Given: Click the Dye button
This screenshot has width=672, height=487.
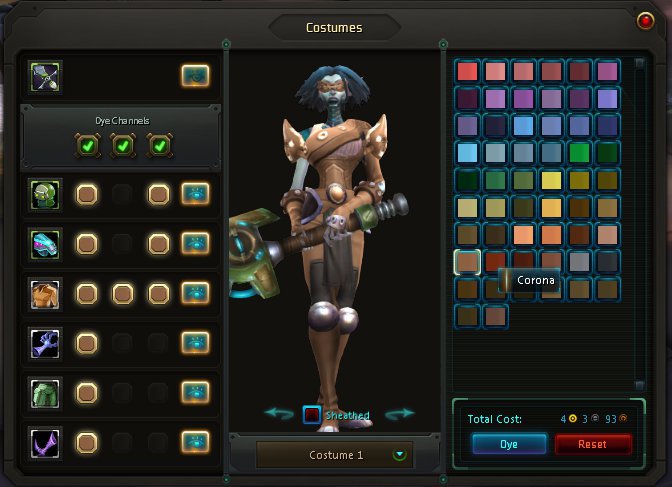Looking at the screenshot, I should pos(509,444).
